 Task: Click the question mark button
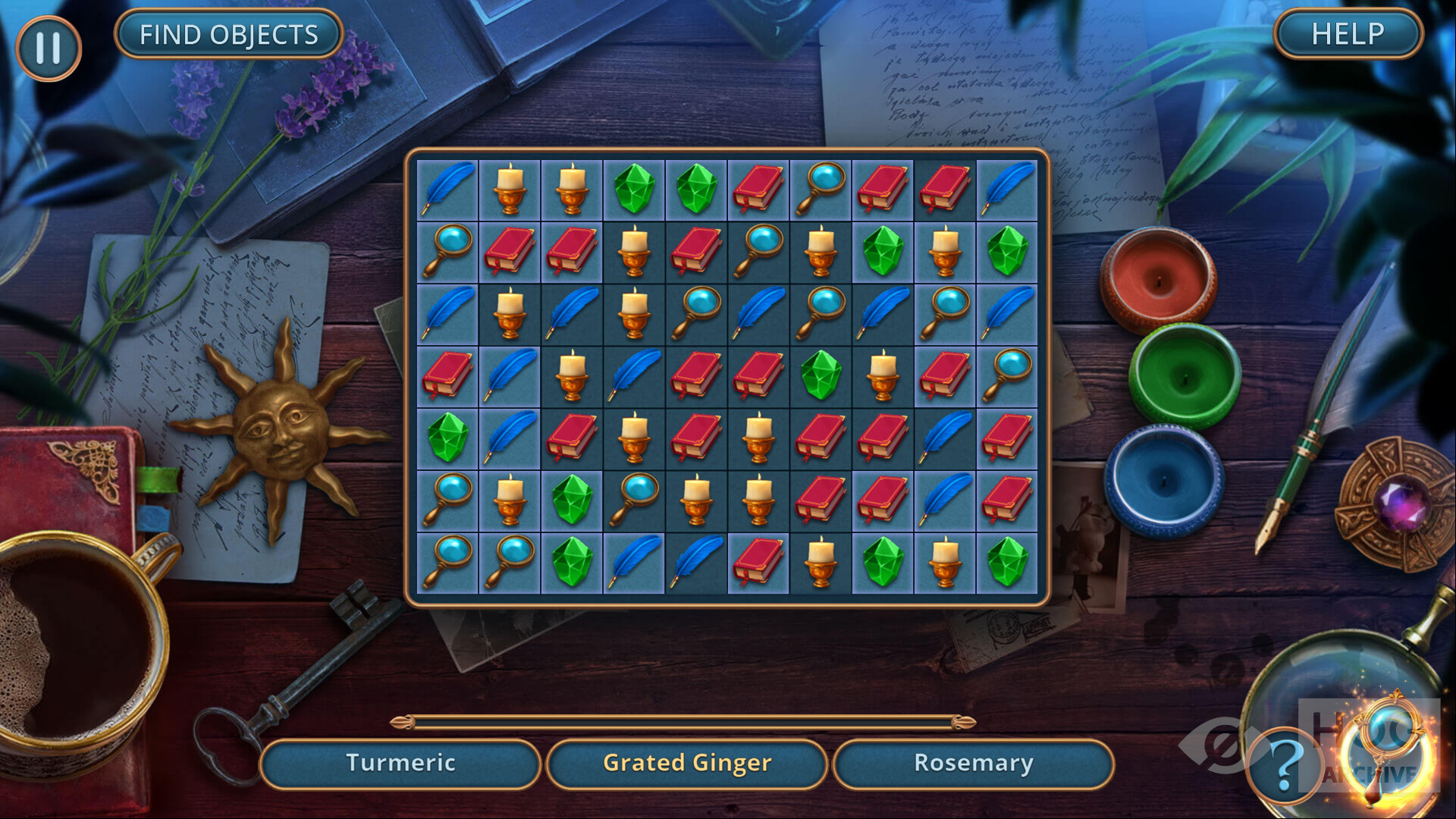pos(1284,766)
